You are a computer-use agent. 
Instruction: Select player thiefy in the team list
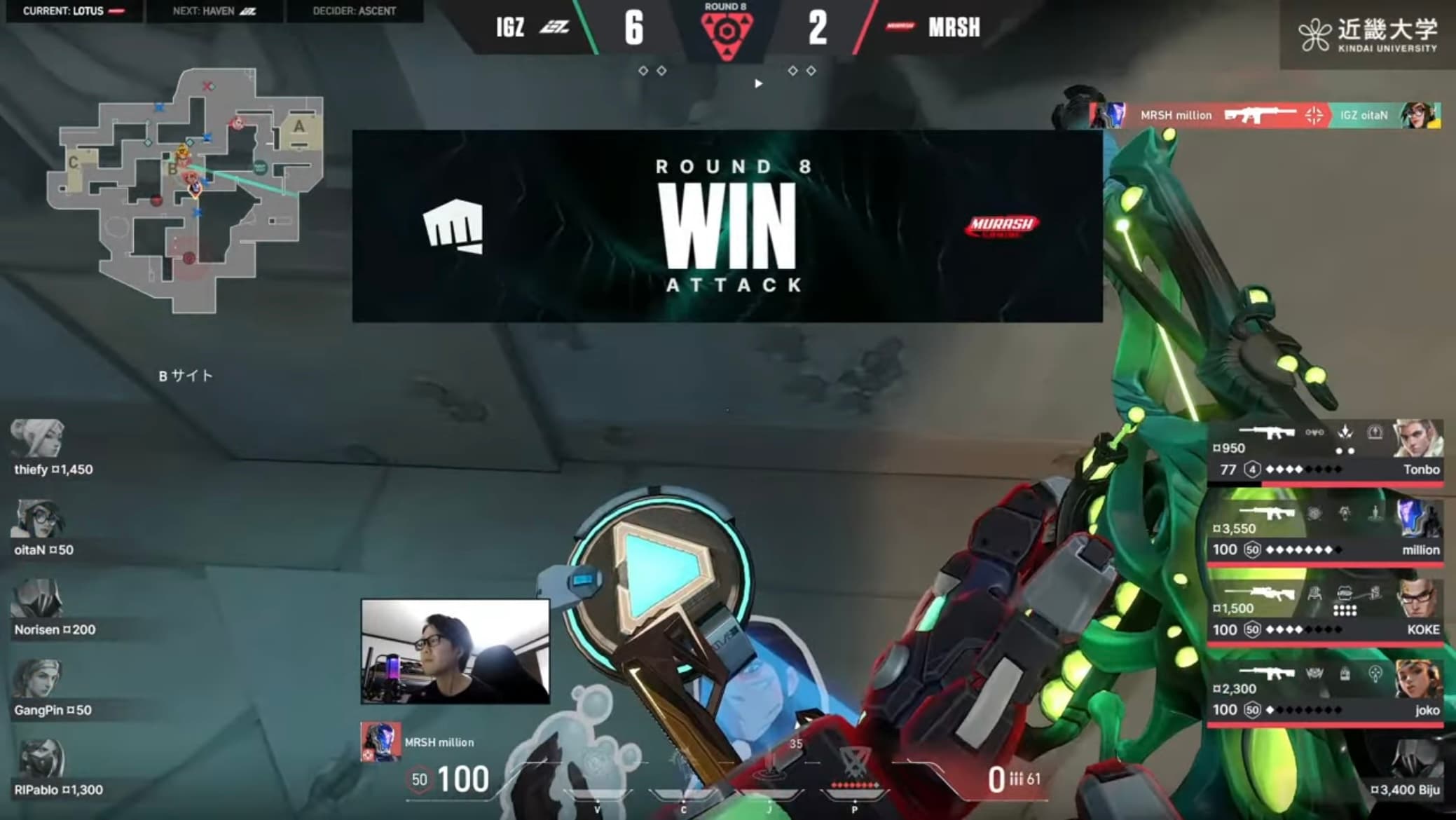(x=53, y=450)
